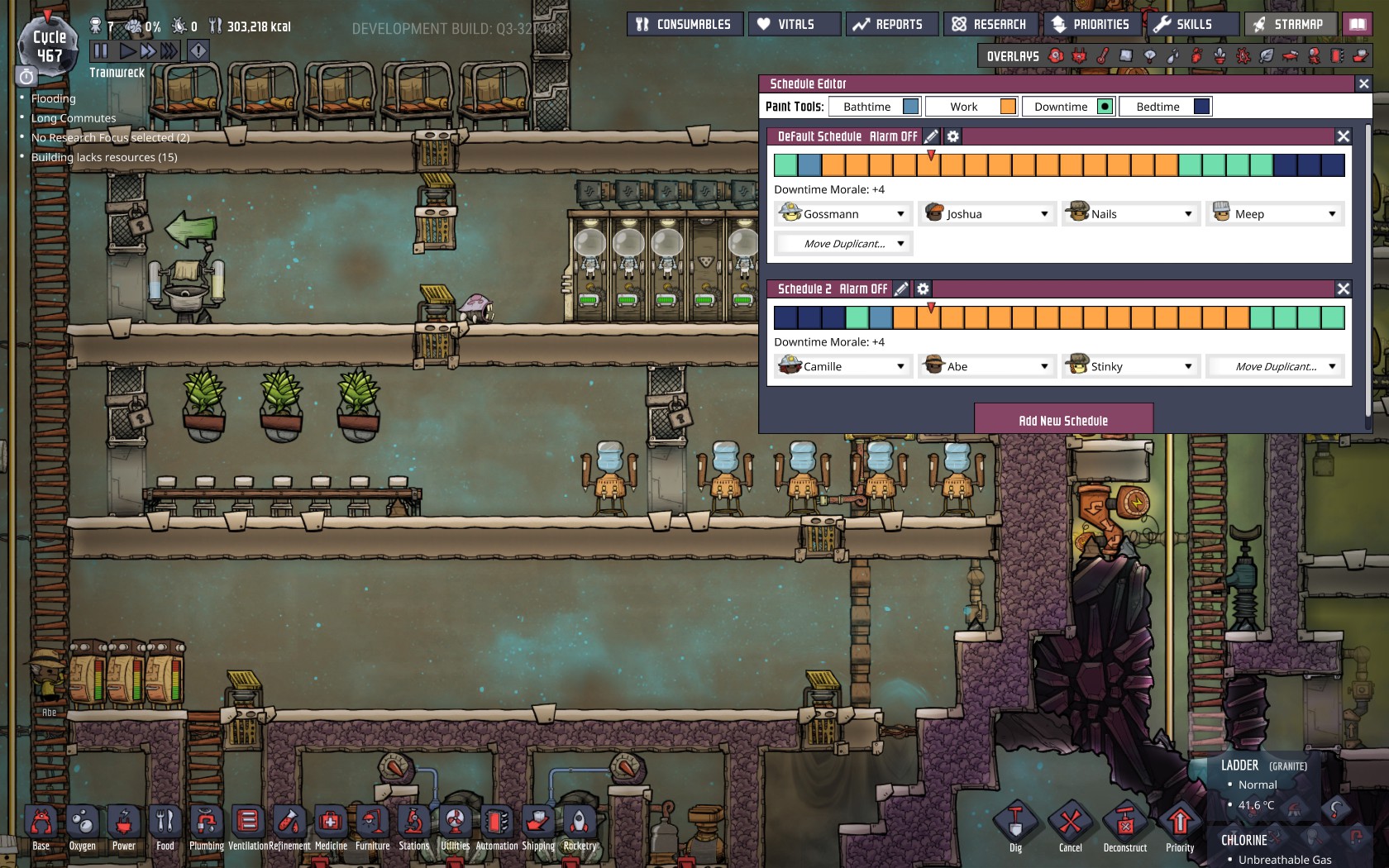Open Schedule 2 settings gear

(x=923, y=289)
